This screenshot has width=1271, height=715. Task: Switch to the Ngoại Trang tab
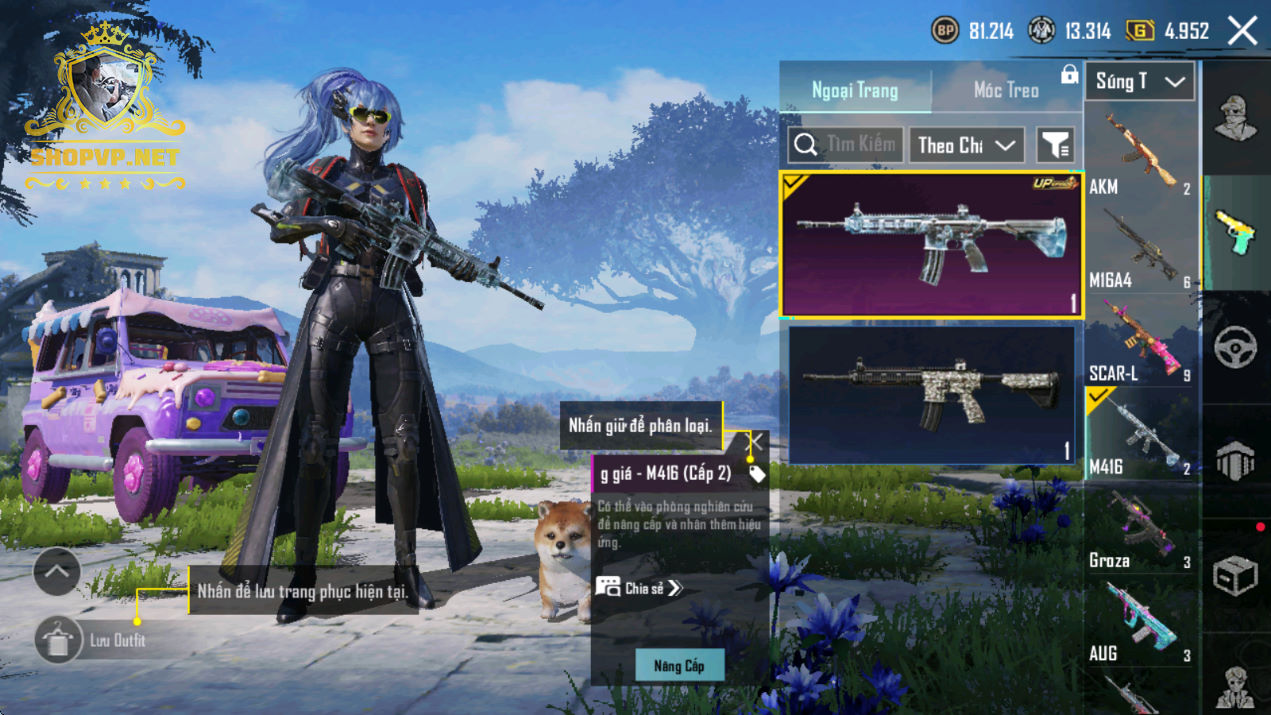[855, 90]
